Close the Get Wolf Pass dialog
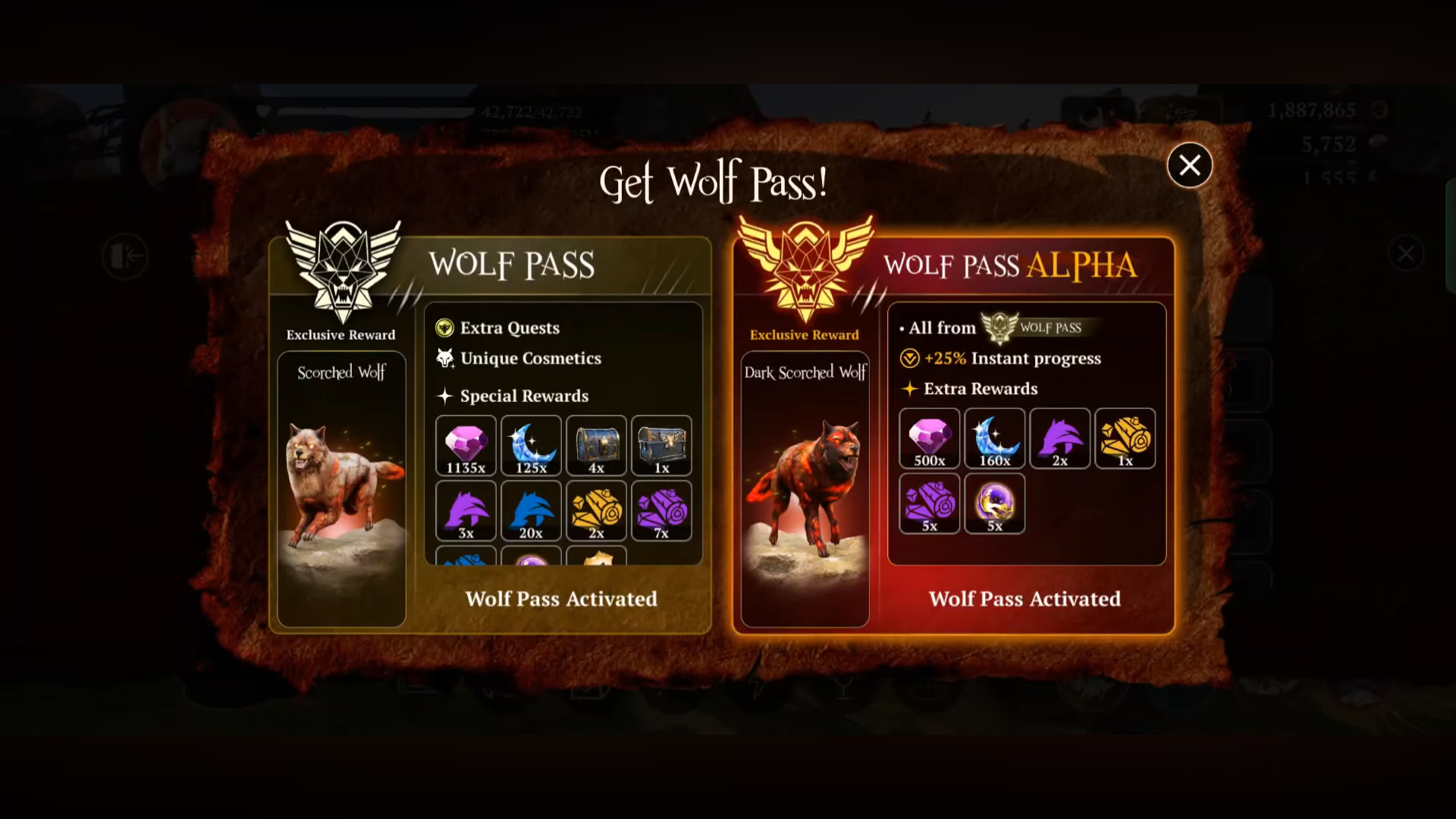1456x819 pixels. [1190, 165]
